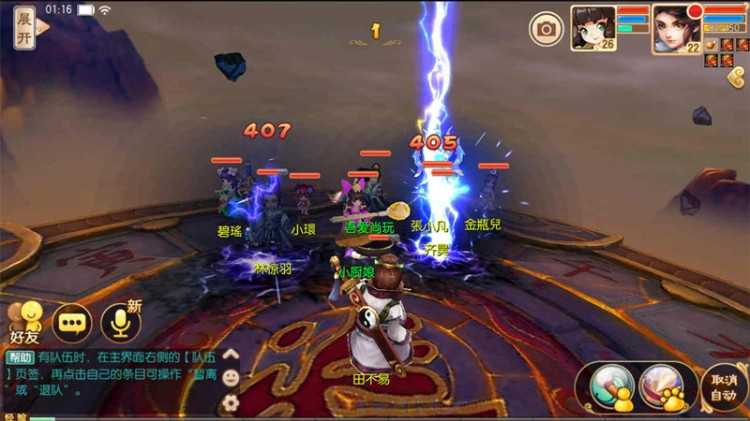Screen dimensions: 750x421
Task: Open the smiley emoji picker
Action: pyautogui.click(x=231, y=378)
